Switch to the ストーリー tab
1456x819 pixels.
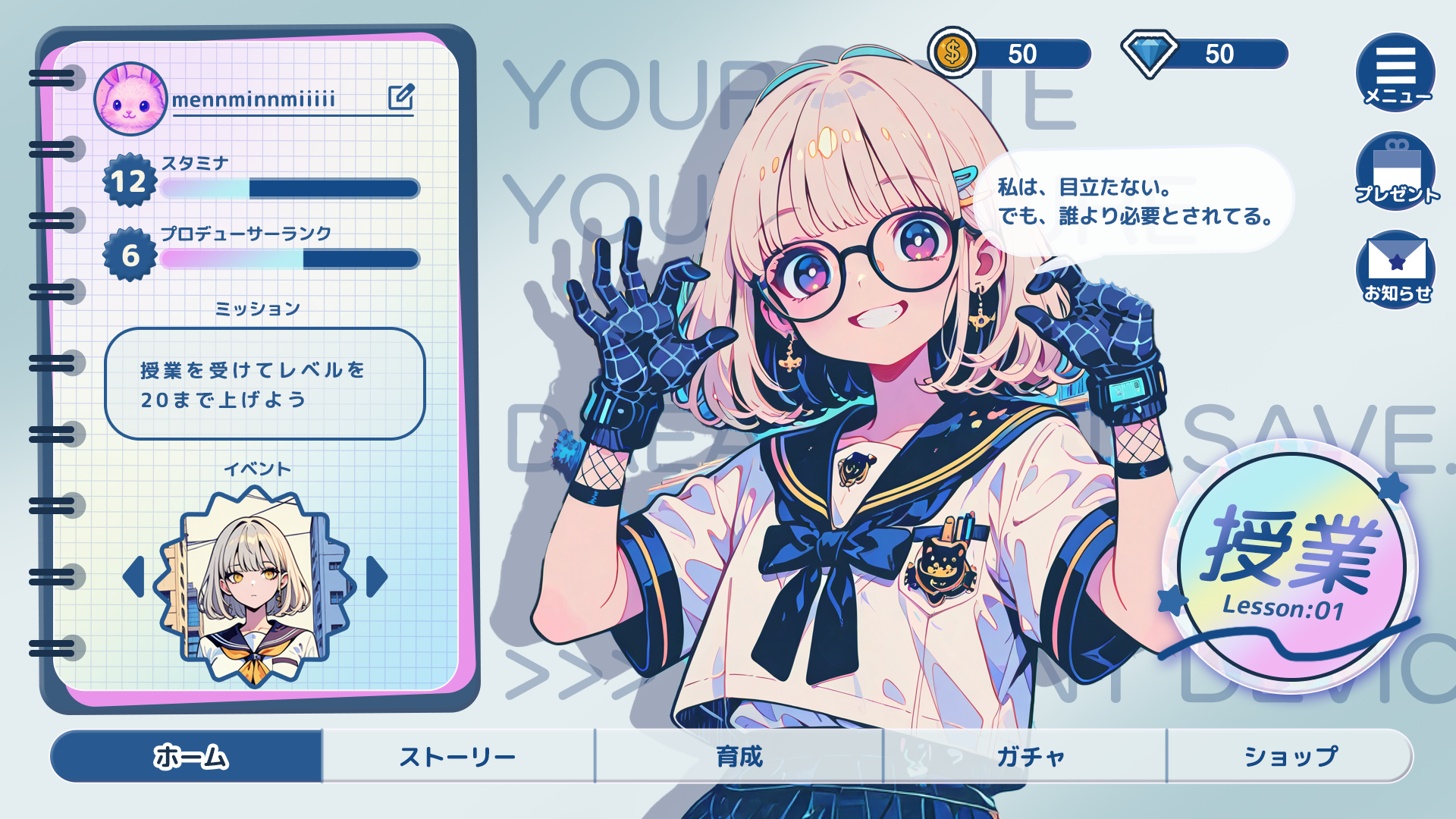click(458, 756)
